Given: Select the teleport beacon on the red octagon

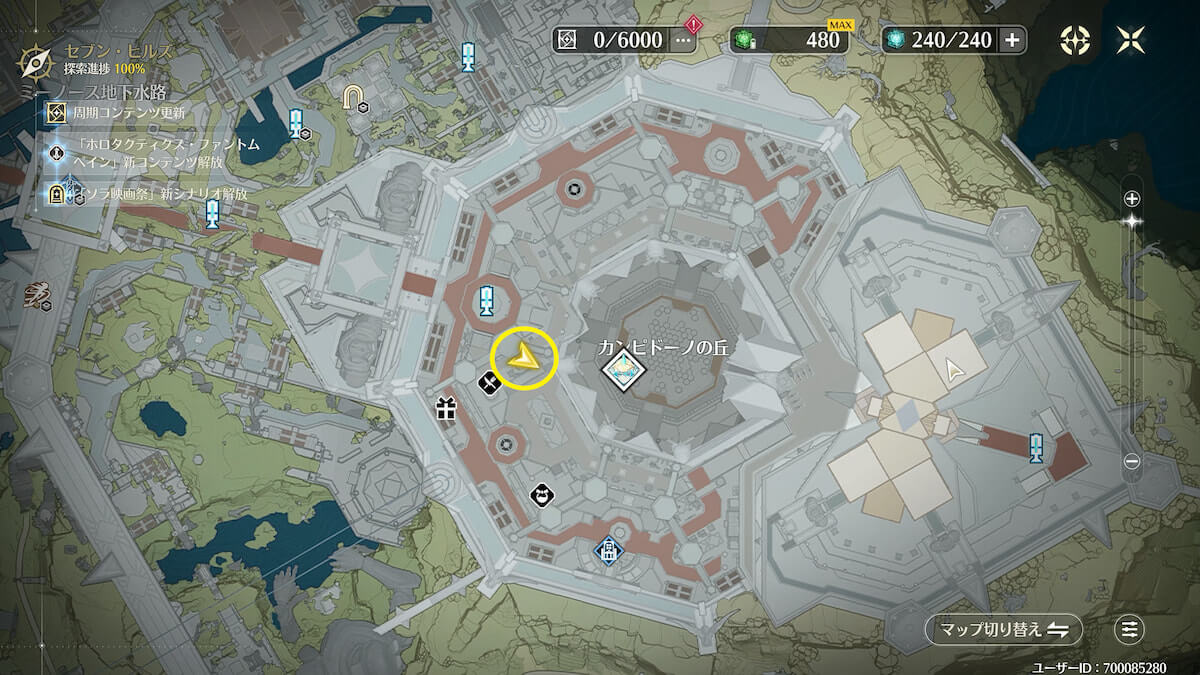Looking at the screenshot, I should pos(486,299).
